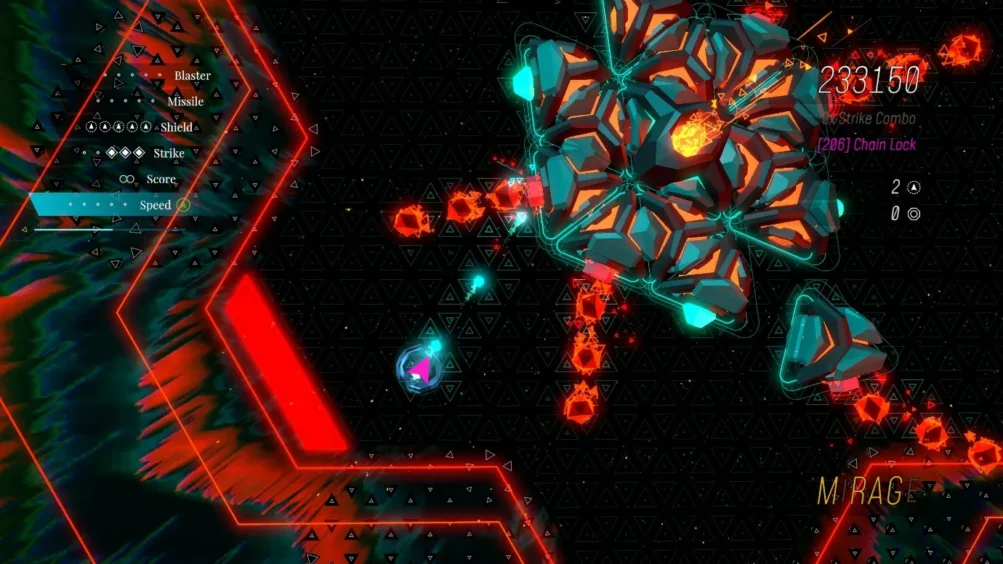Choose the Score upgrade entry
This screenshot has width=1003, height=564.
160,180
